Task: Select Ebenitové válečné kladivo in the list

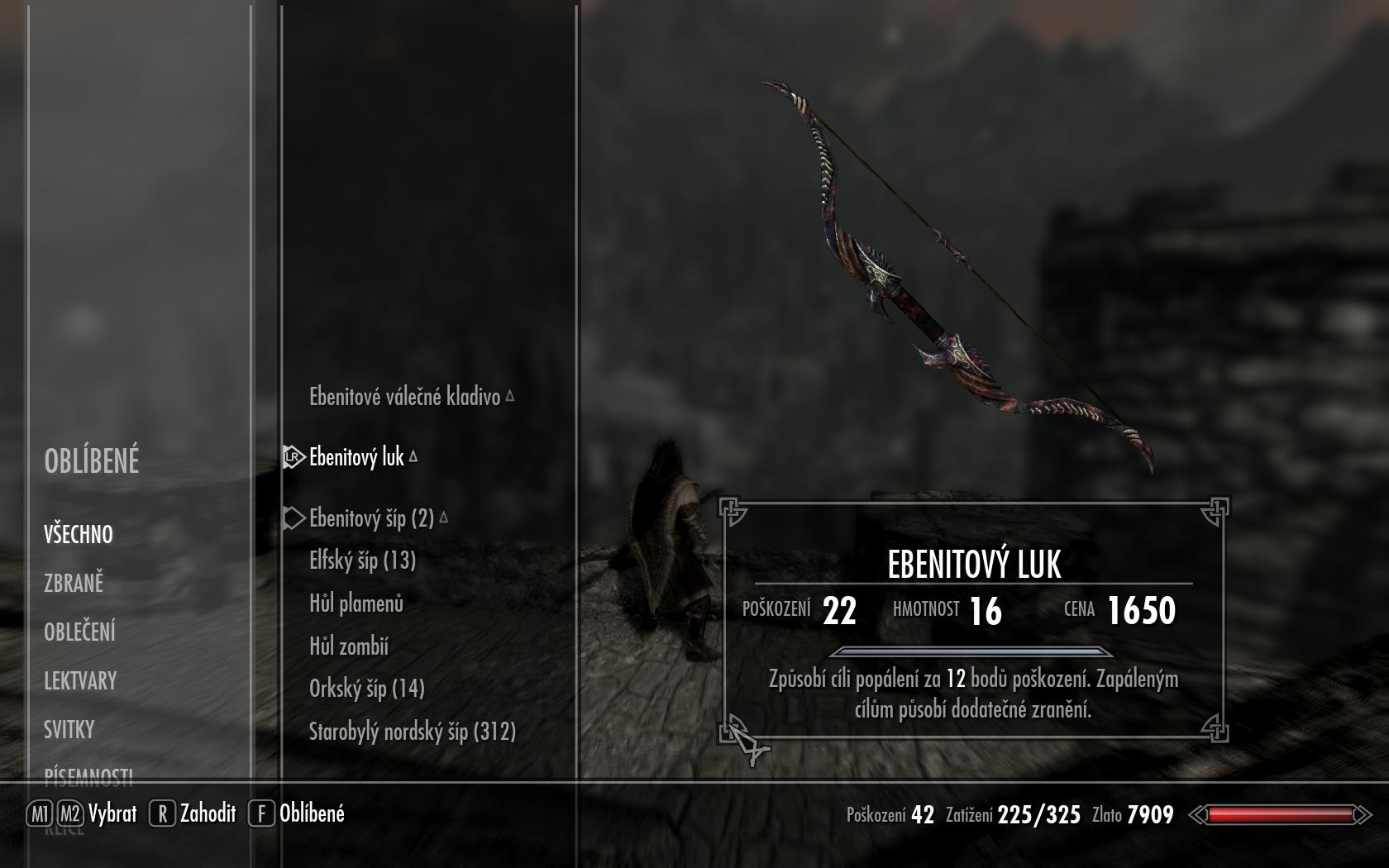Action: pos(405,397)
